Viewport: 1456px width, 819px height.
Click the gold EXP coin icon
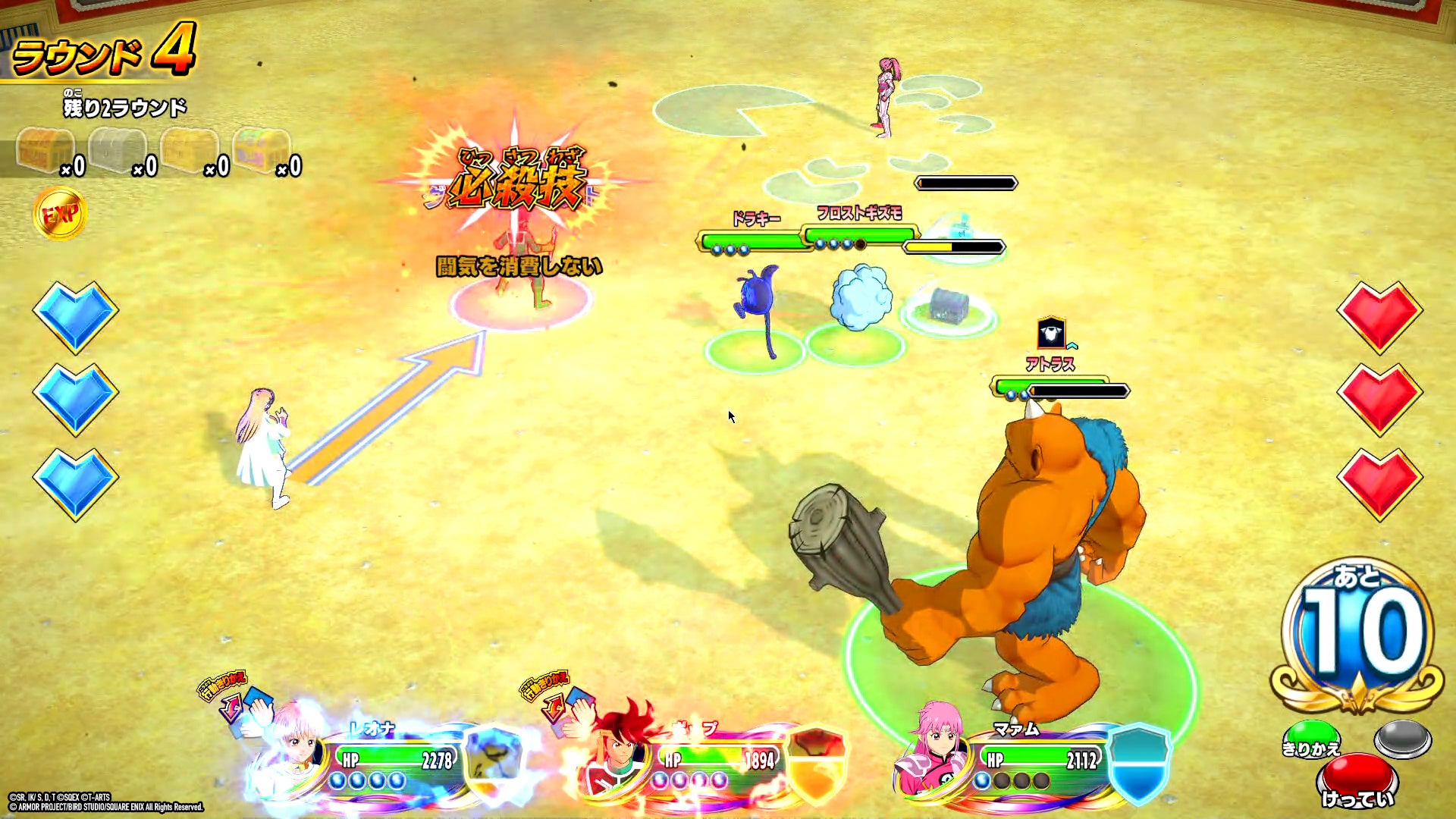[x=60, y=215]
